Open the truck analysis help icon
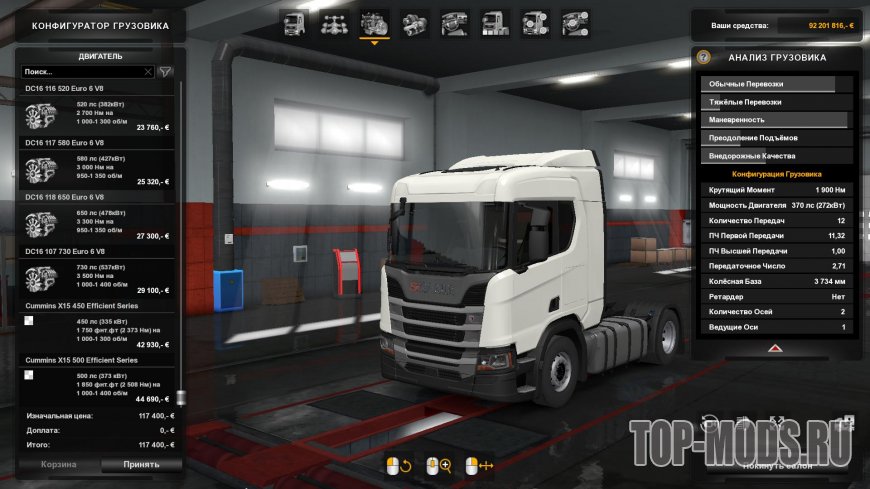Screen dimensions: 870x489 [703, 58]
